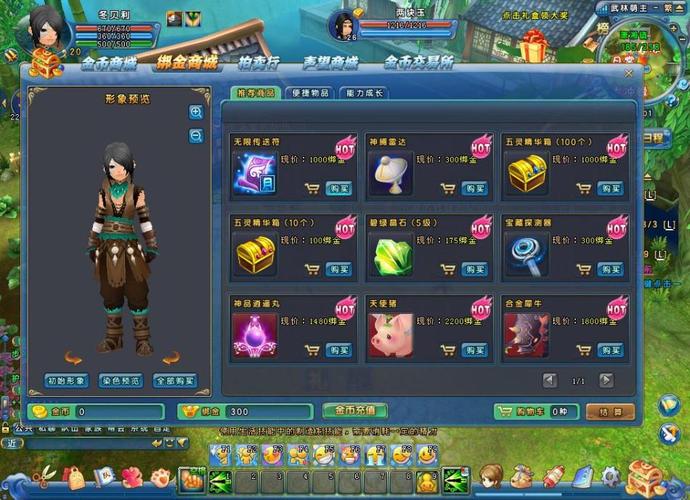This screenshot has width=690, height=500.
Task: Select the 能力成长 category tab
Action: [x=364, y=93]
